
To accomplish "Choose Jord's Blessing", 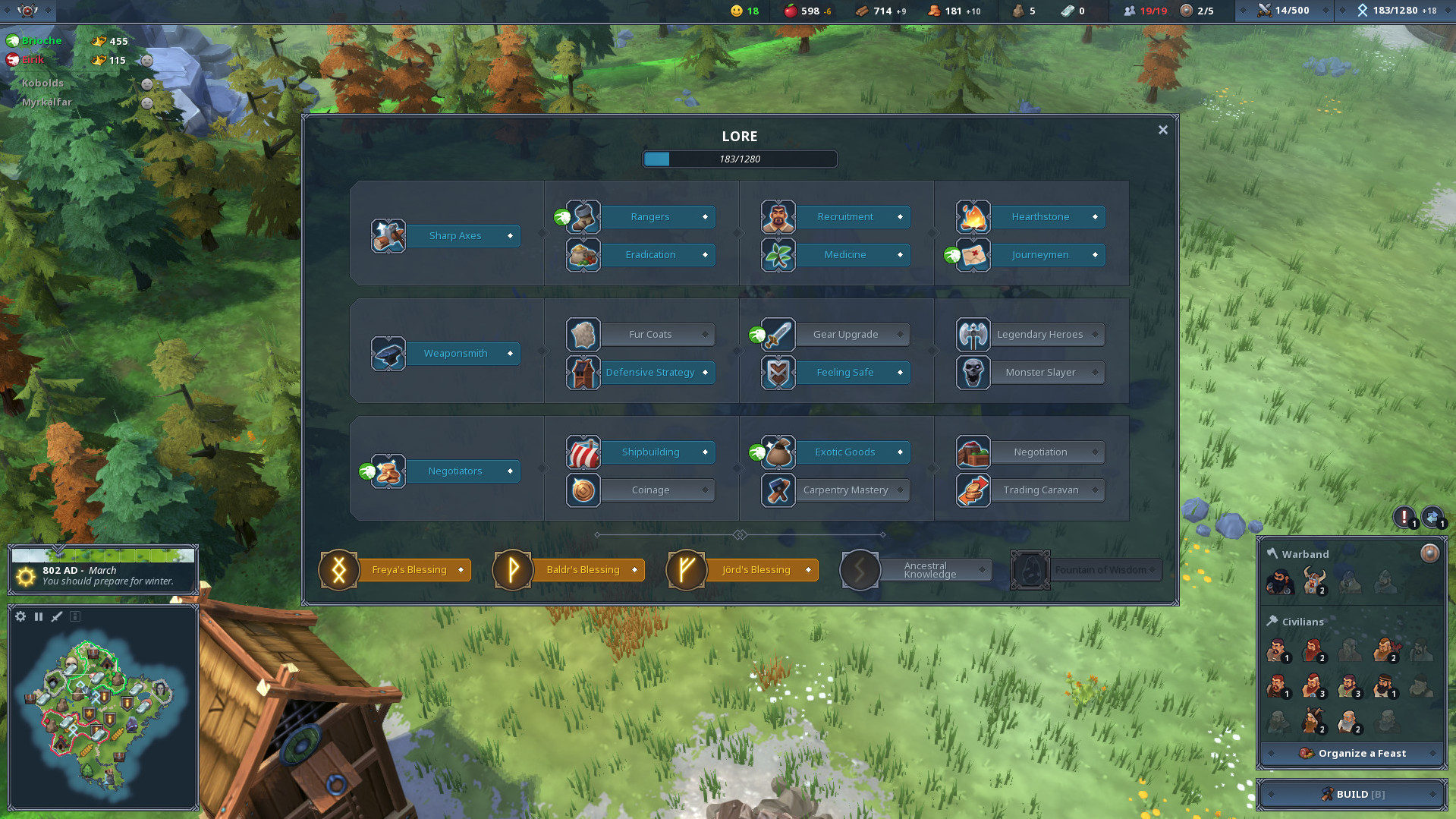I will pos(756,570).
